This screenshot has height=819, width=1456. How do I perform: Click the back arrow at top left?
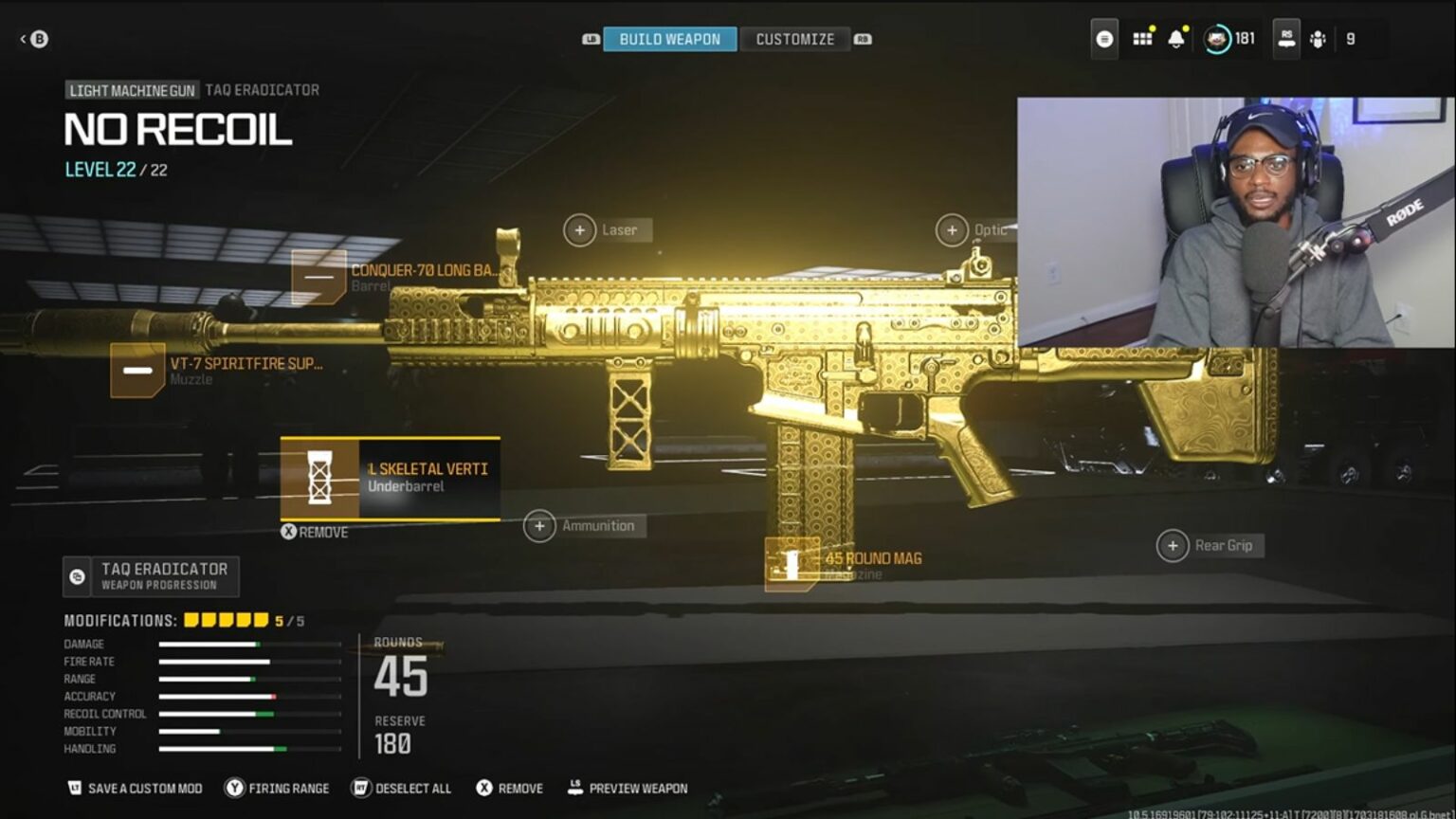(x=24, y=39)
